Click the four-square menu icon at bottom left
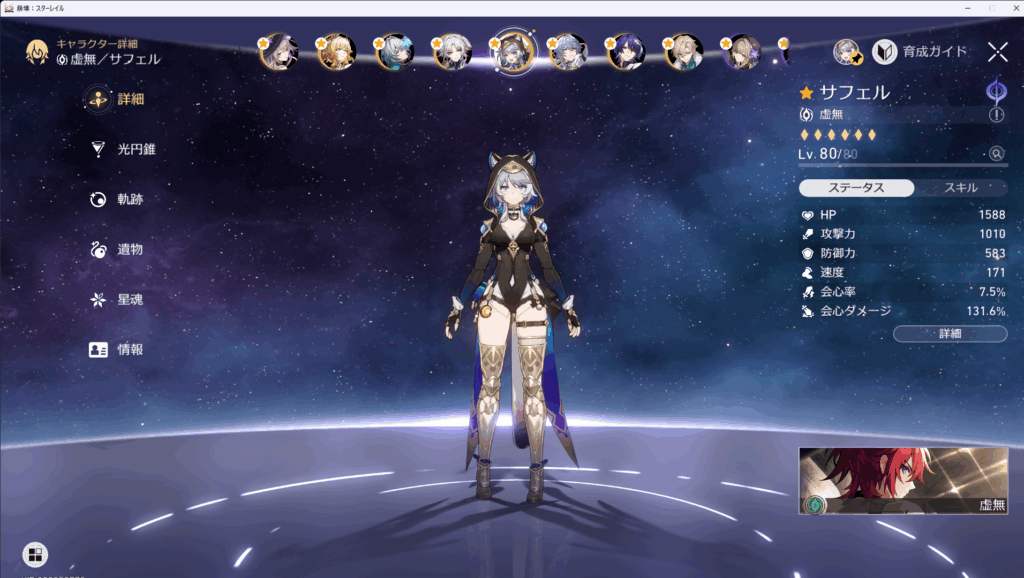The width and height of the screenshot is (1024, 578). pos(35,554)
